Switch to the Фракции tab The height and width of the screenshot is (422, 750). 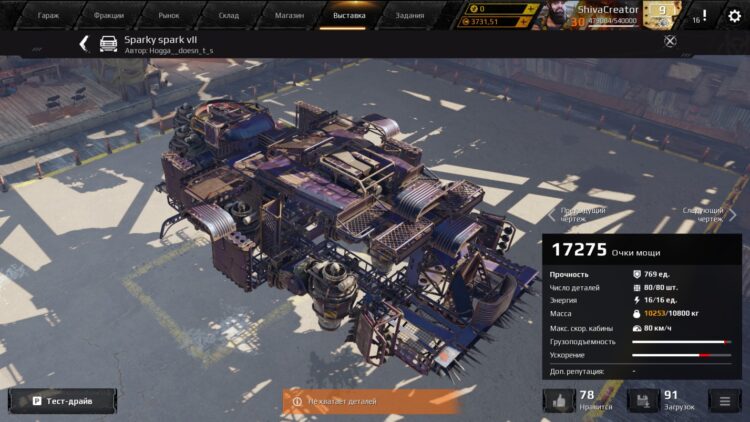(x=108, y=15)
